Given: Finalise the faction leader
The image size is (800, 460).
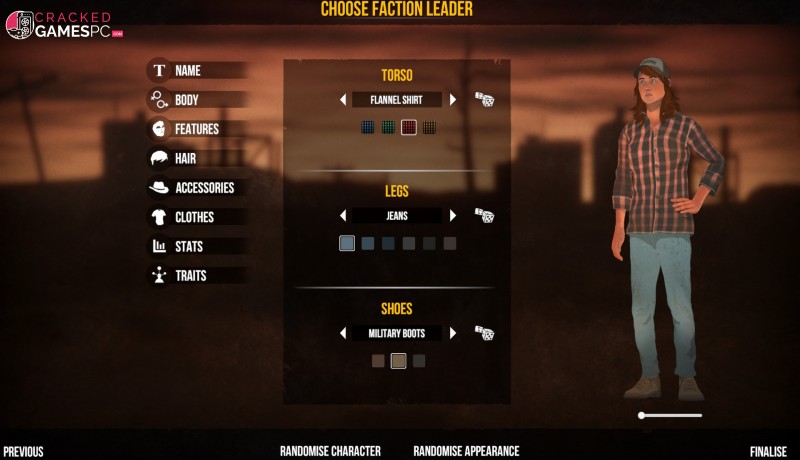Looking at the screenshot, I should tap(768, 451).
